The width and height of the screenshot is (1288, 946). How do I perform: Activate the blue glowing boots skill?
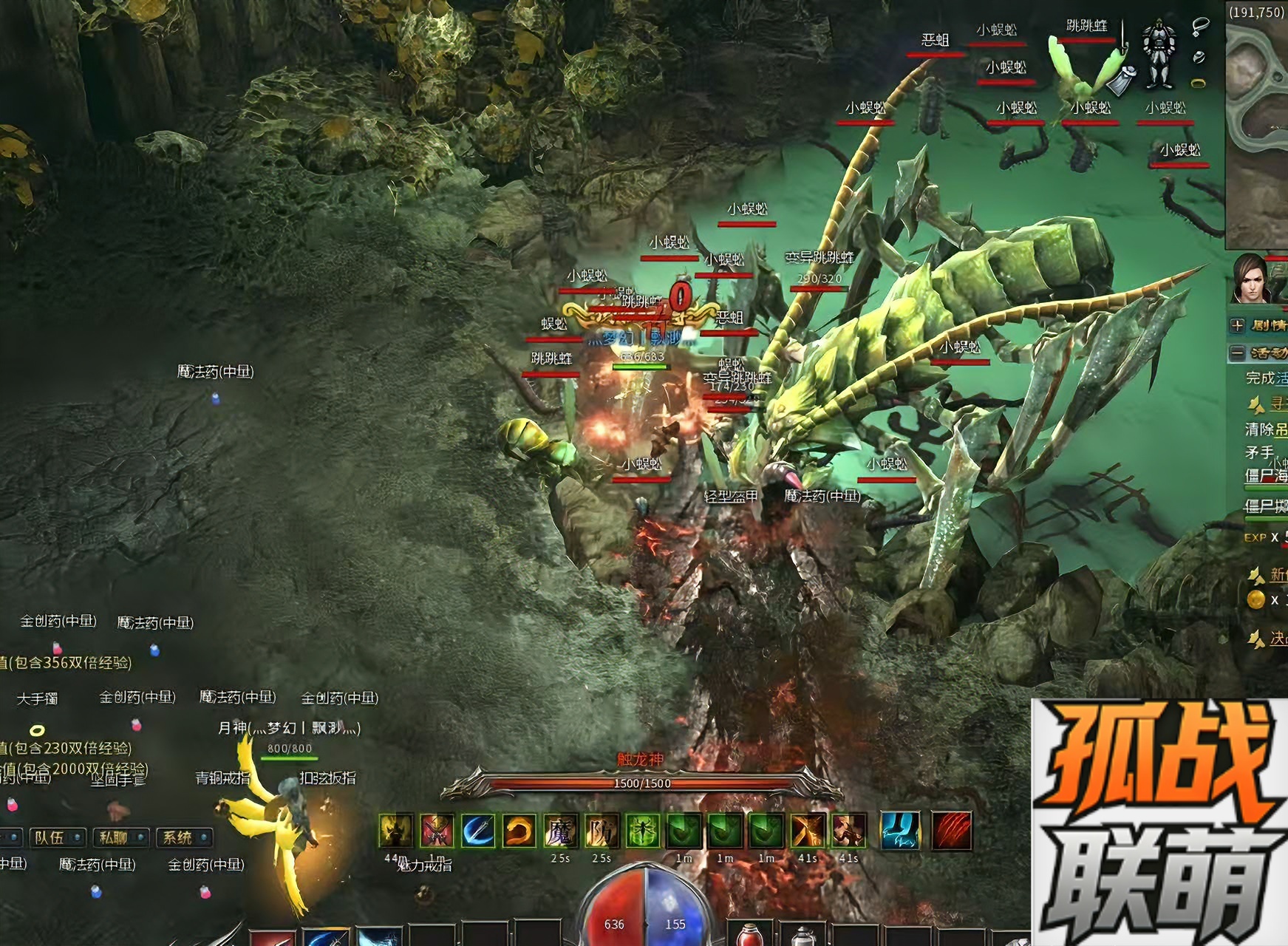[901, 831]
